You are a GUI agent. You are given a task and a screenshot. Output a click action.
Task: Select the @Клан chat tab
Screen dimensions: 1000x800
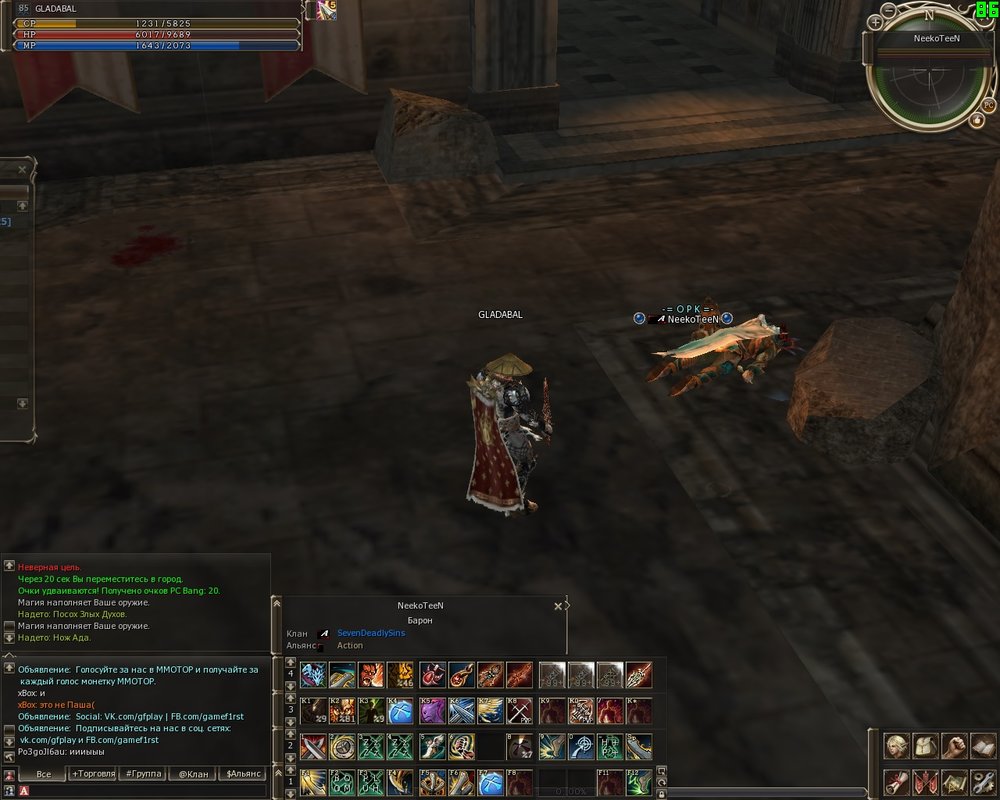click(194, 774)
